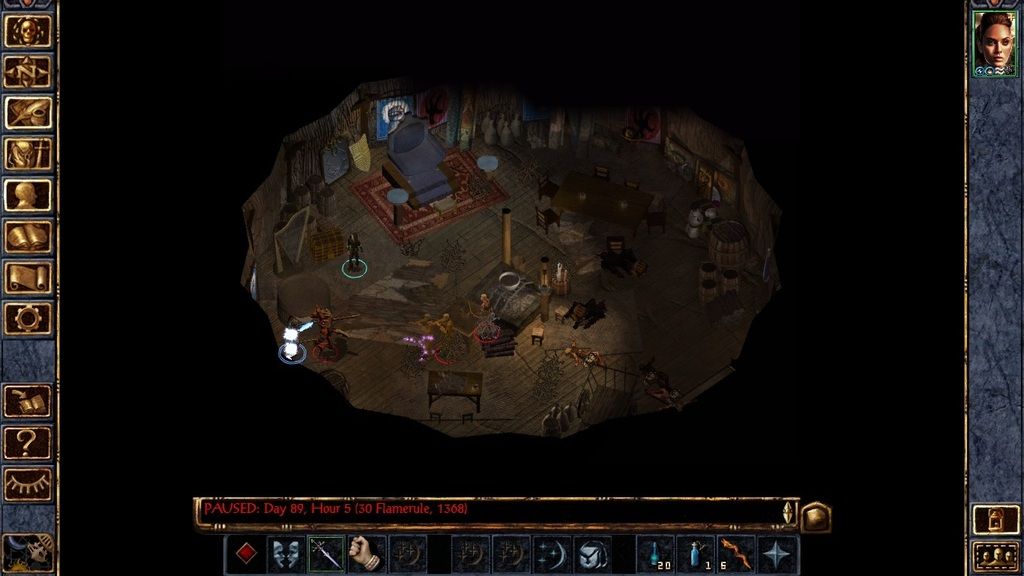Select all party members button
This screenshot has height=576, width=1024.
click(x=995, y=556)
